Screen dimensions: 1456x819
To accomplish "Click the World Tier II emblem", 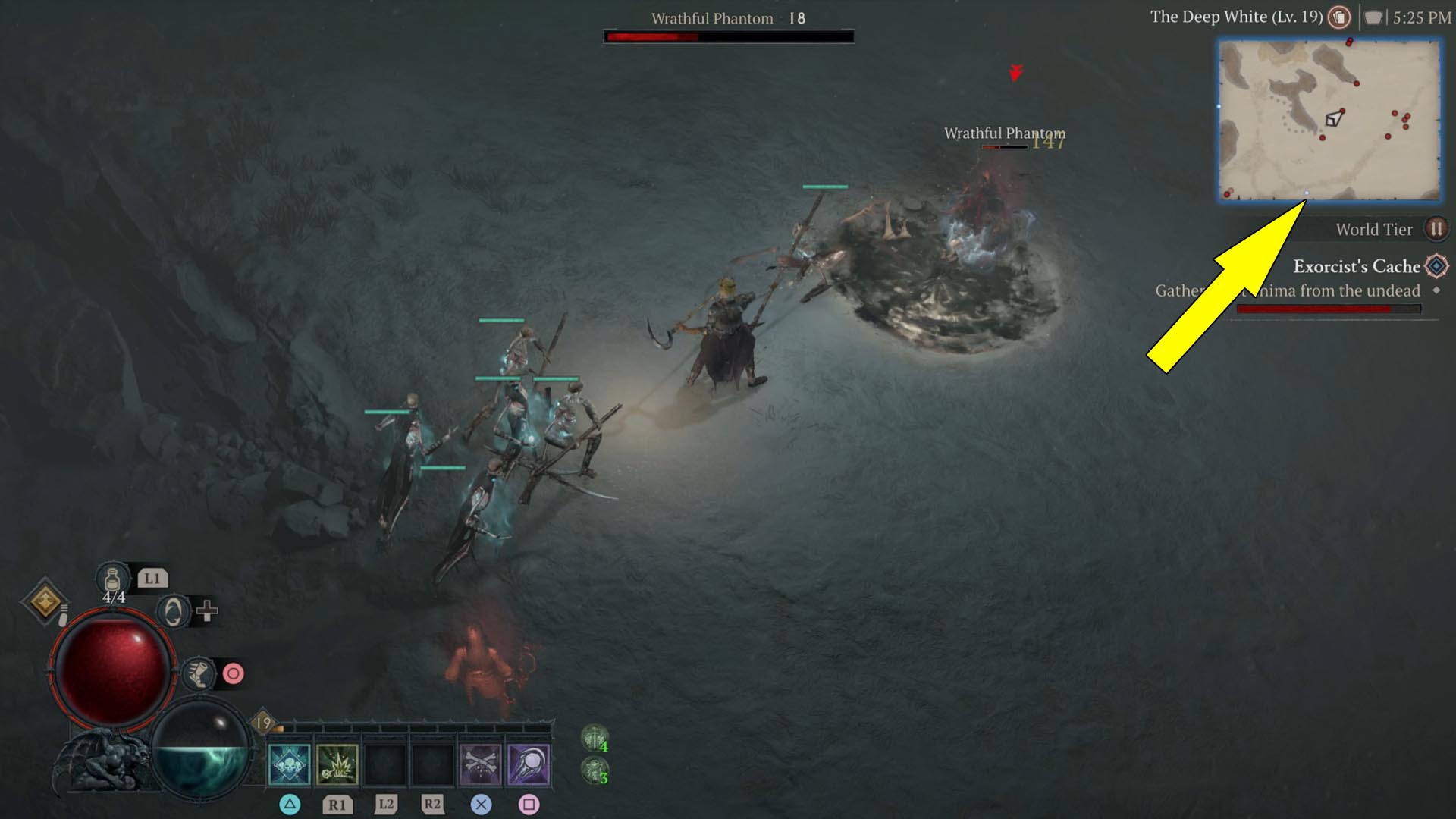I will pos(1436,229).
